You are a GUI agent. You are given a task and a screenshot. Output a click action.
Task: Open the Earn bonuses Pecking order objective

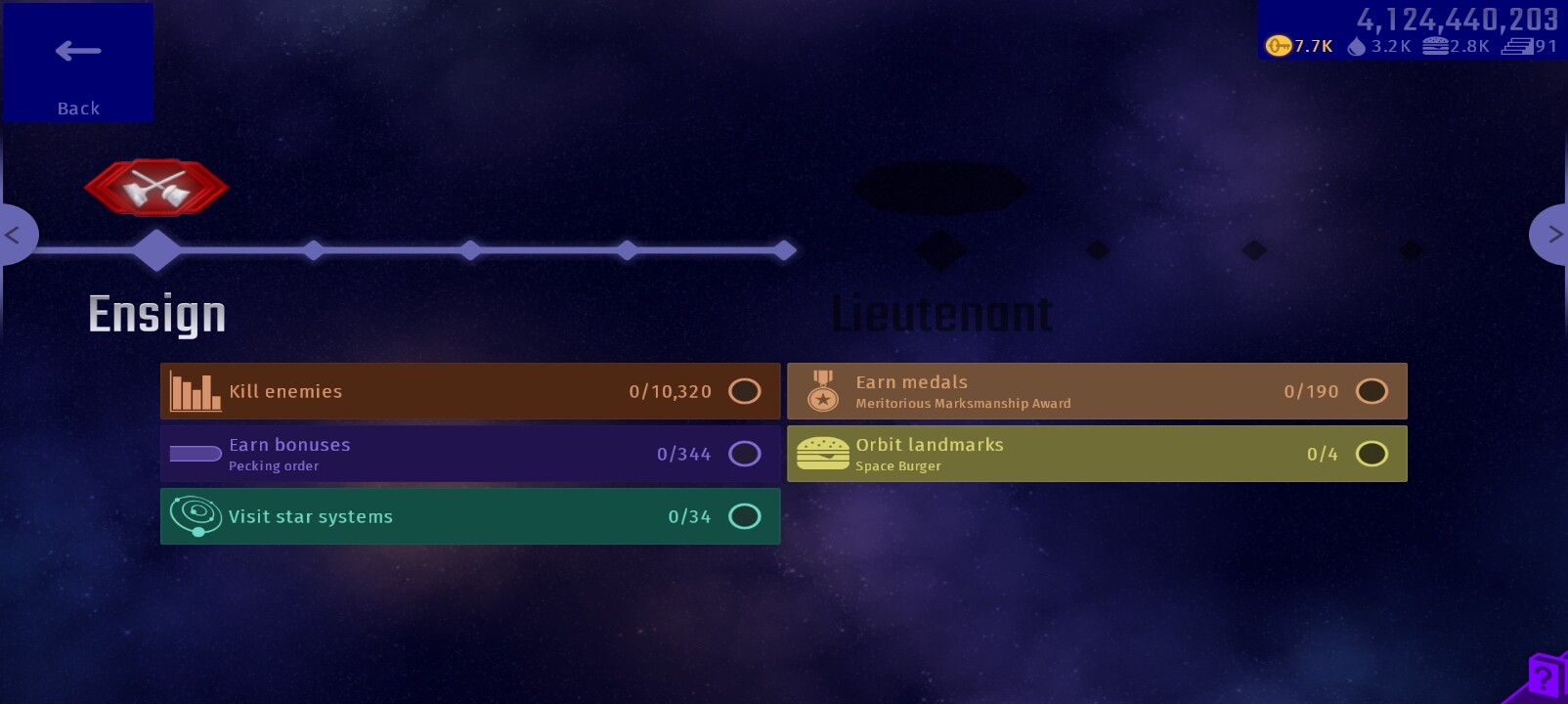click(x=470, y=454)
